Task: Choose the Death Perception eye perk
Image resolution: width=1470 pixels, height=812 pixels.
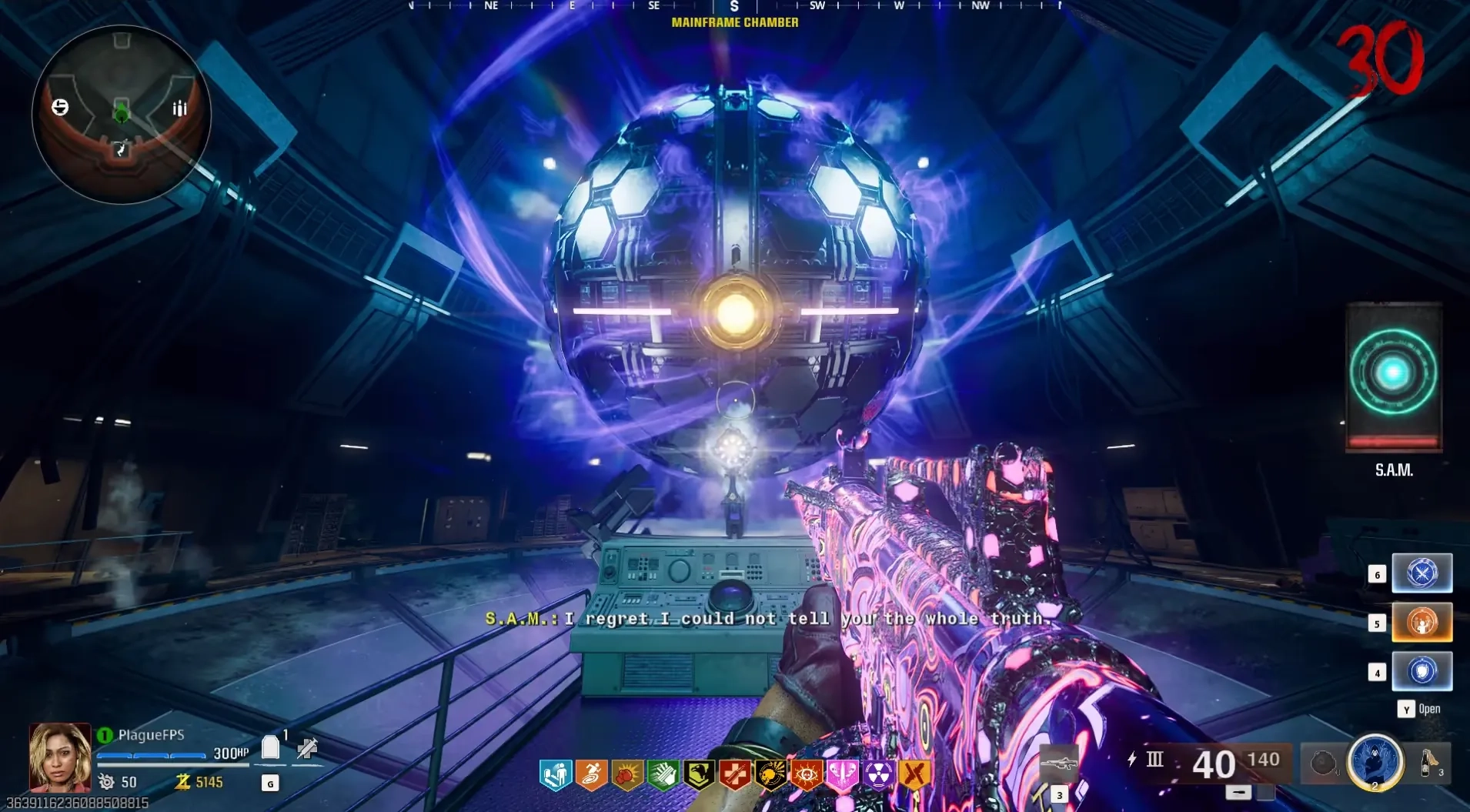Action: pos(807,775)
